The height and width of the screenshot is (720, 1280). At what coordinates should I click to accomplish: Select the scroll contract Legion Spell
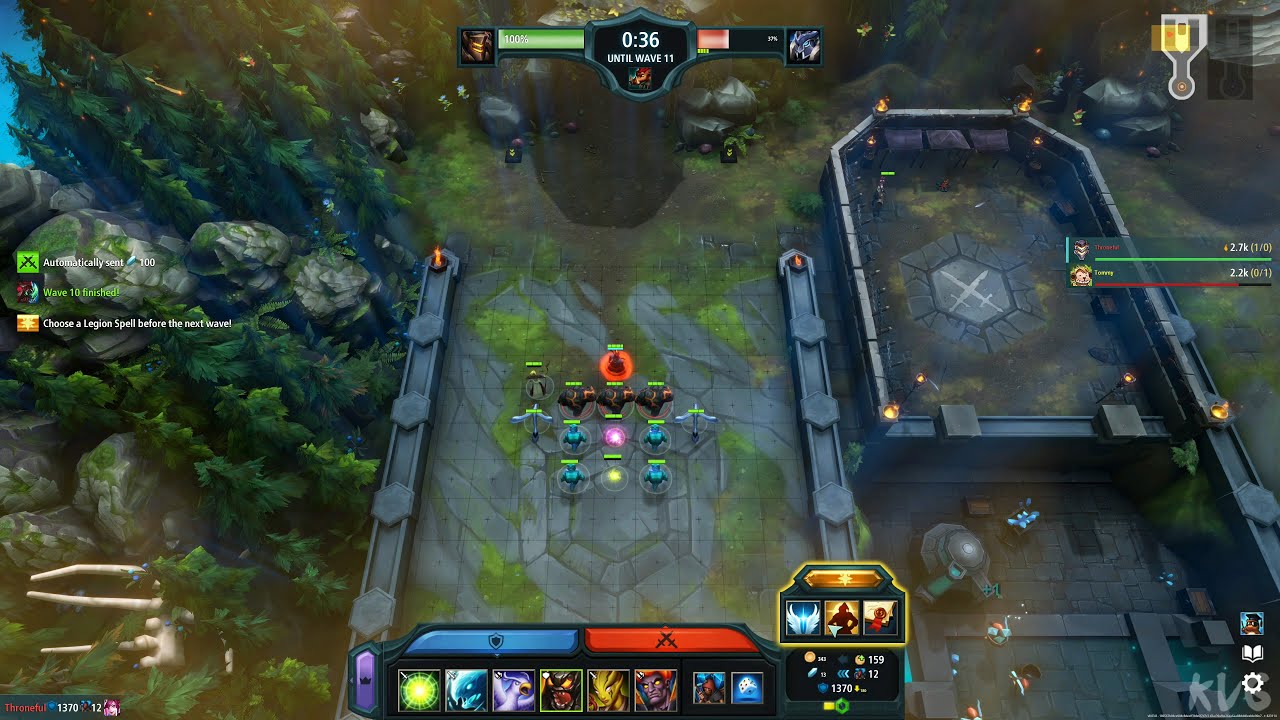[878, 615]
